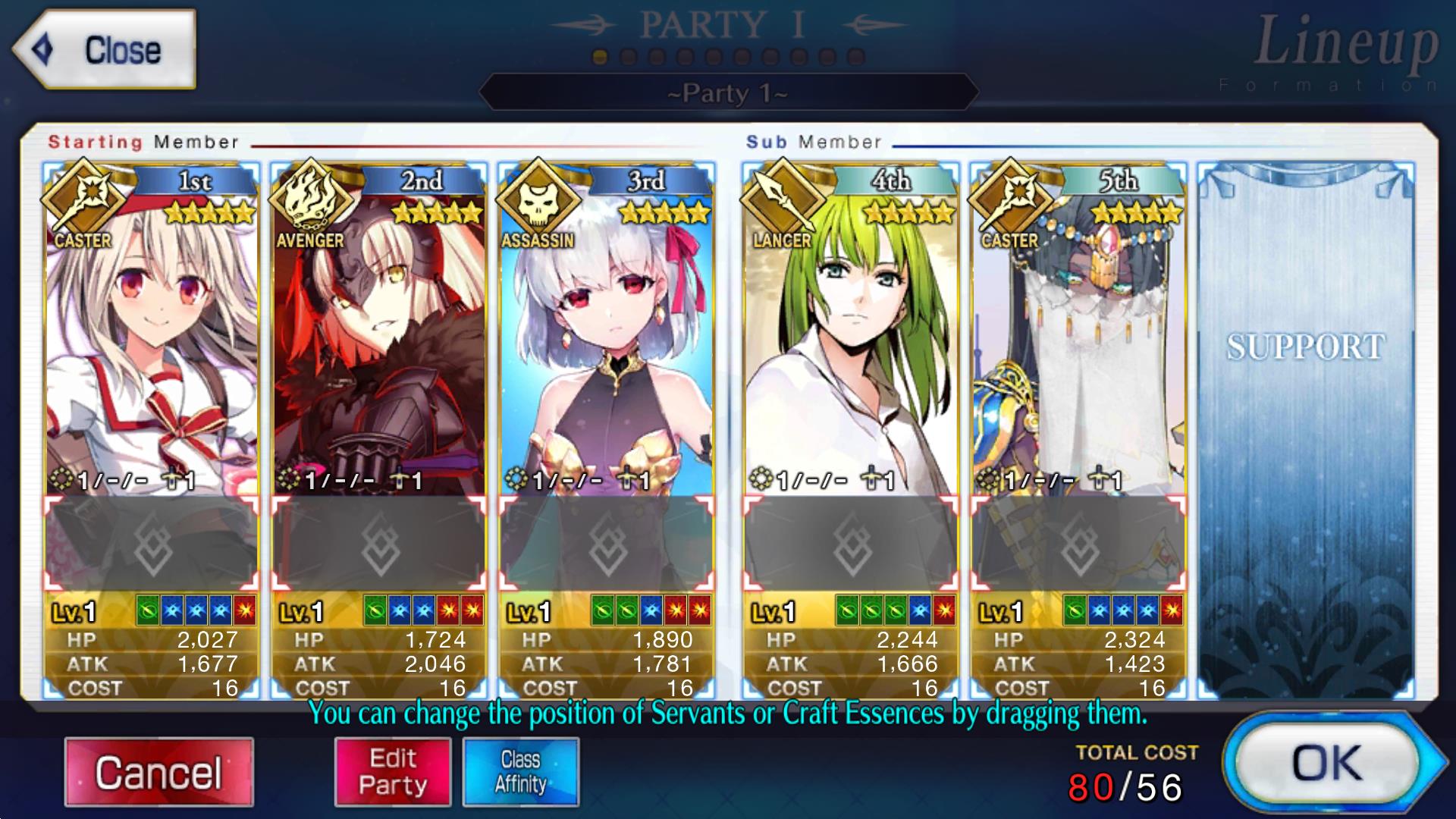Screen dimensions: 1456x819
Task: Open the Assassin's empty Craft Essence slot
Action: (606, 544)
